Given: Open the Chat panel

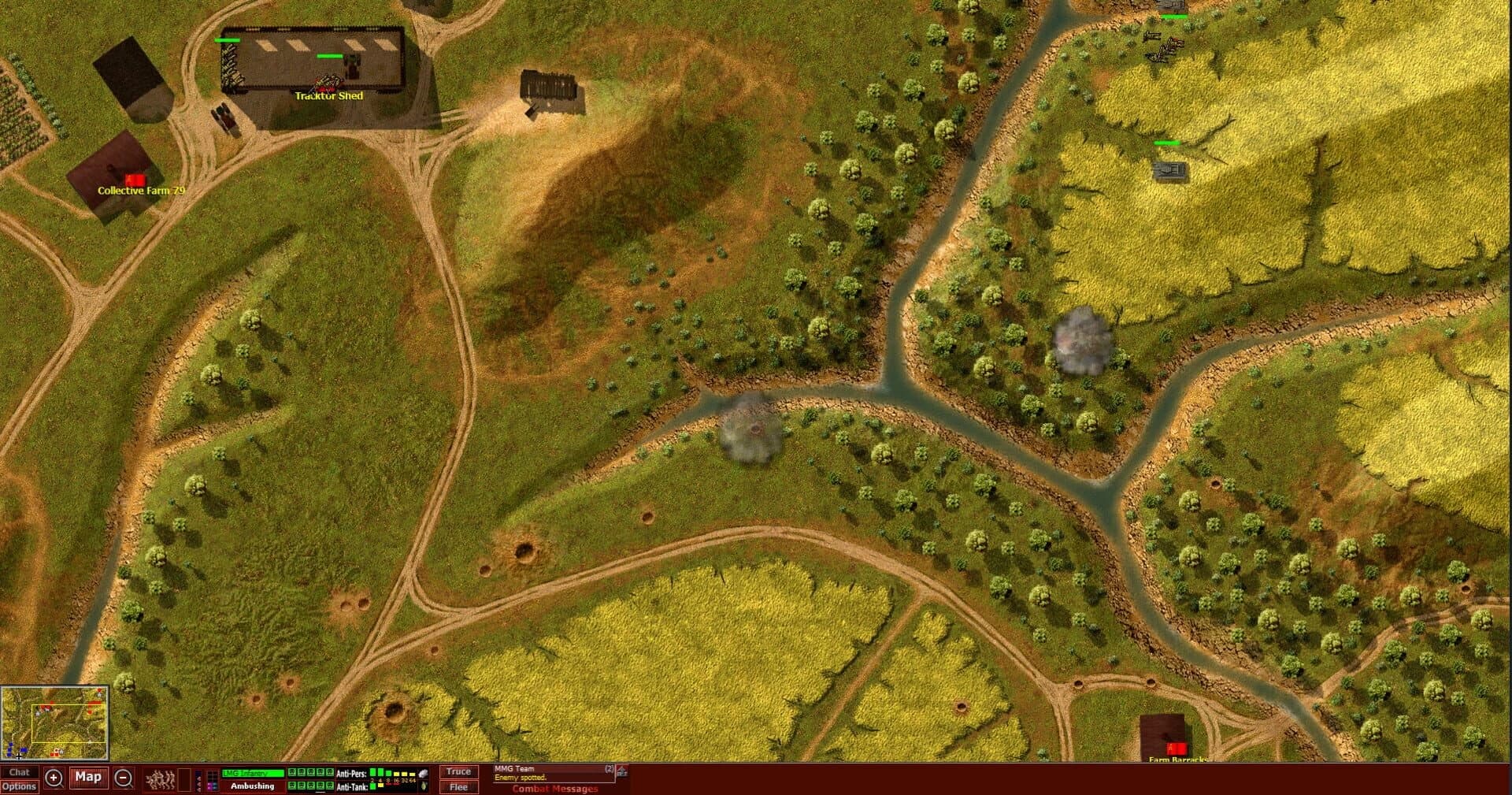Looking at the screenshot, I should [20, 773].
